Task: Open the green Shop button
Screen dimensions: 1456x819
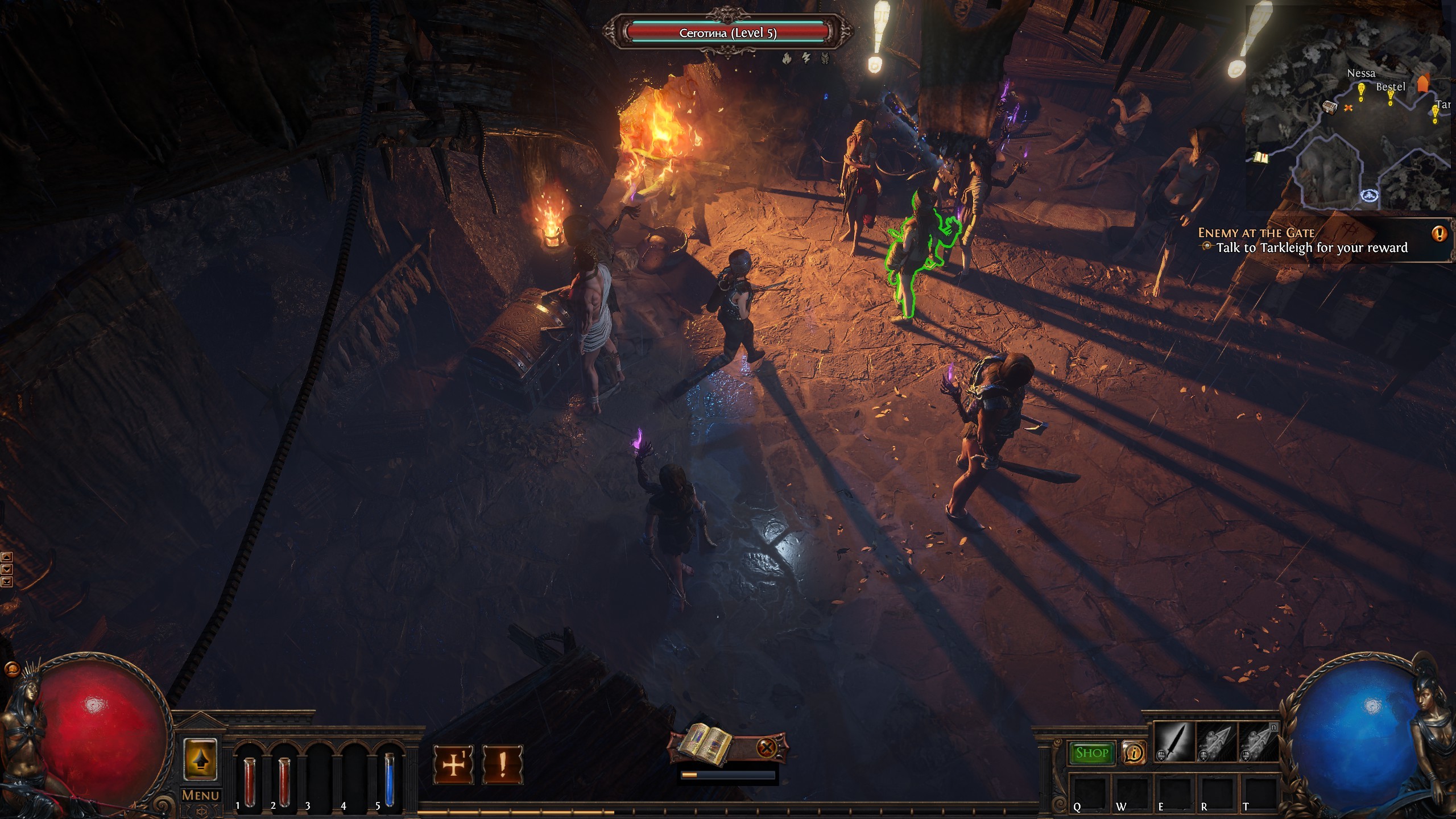Action: click(x=1091, y=753)
